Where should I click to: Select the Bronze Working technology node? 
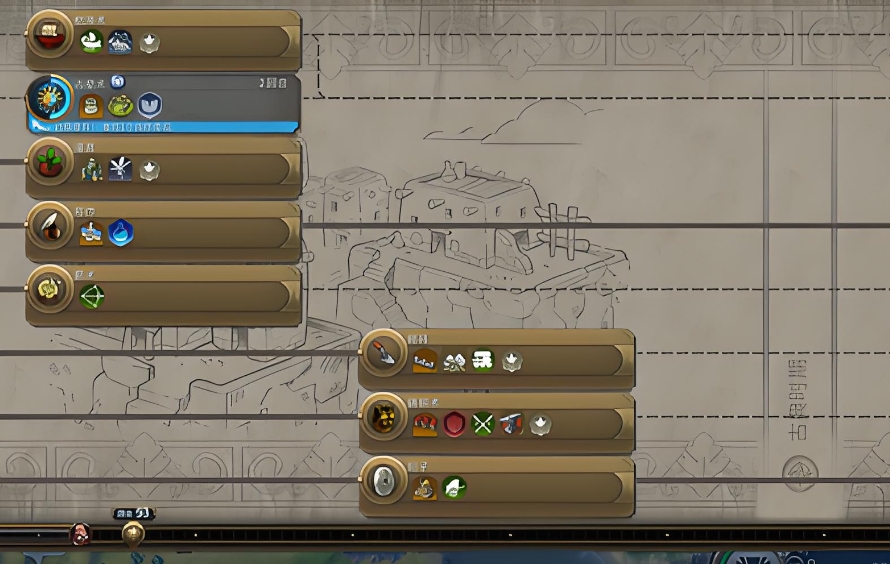pos(382,418)
